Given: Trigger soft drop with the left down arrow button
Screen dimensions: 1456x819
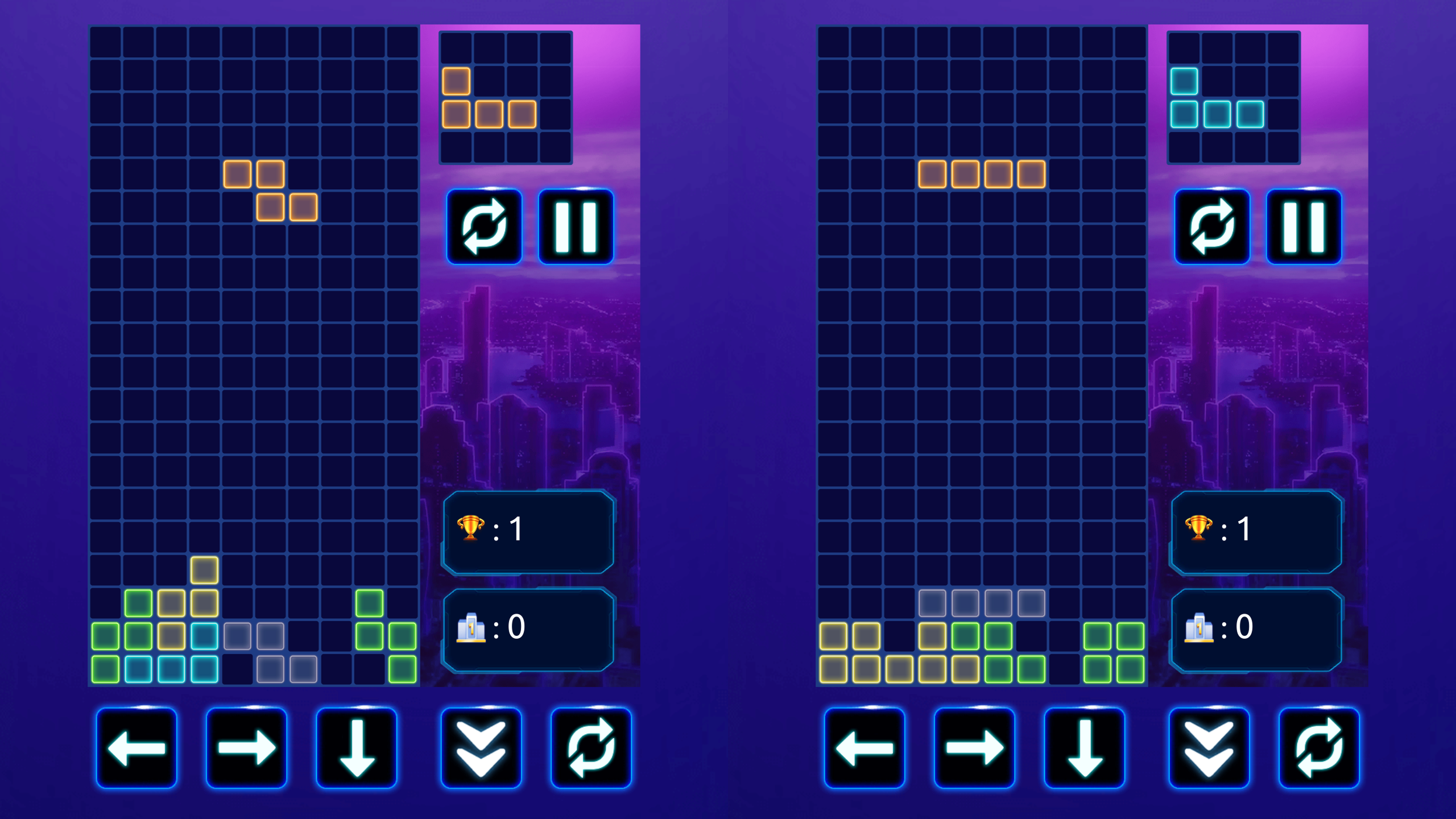Looking at the screenshot, I should click(356, 748).
